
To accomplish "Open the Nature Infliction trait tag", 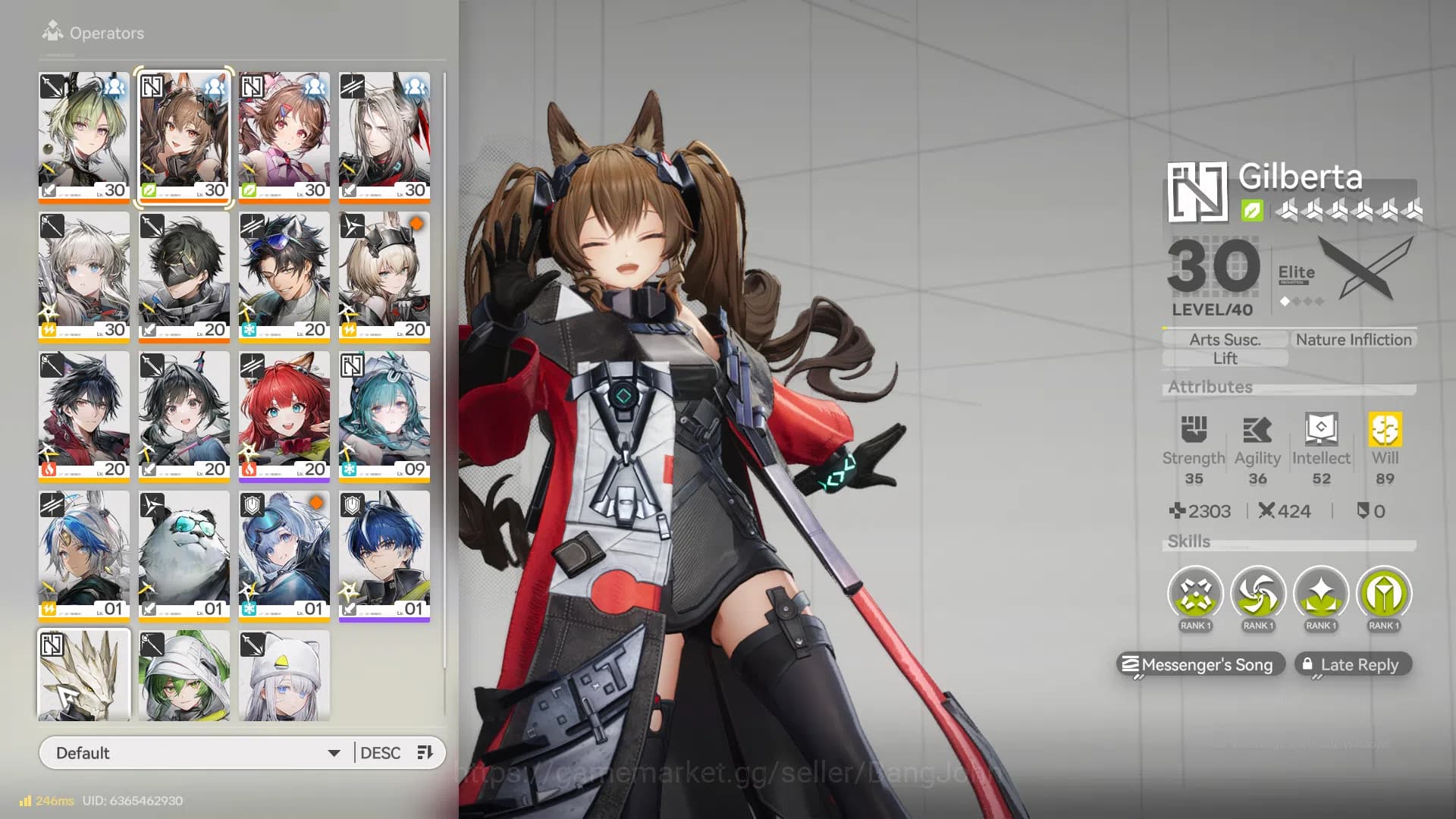I will point(1353,339).
